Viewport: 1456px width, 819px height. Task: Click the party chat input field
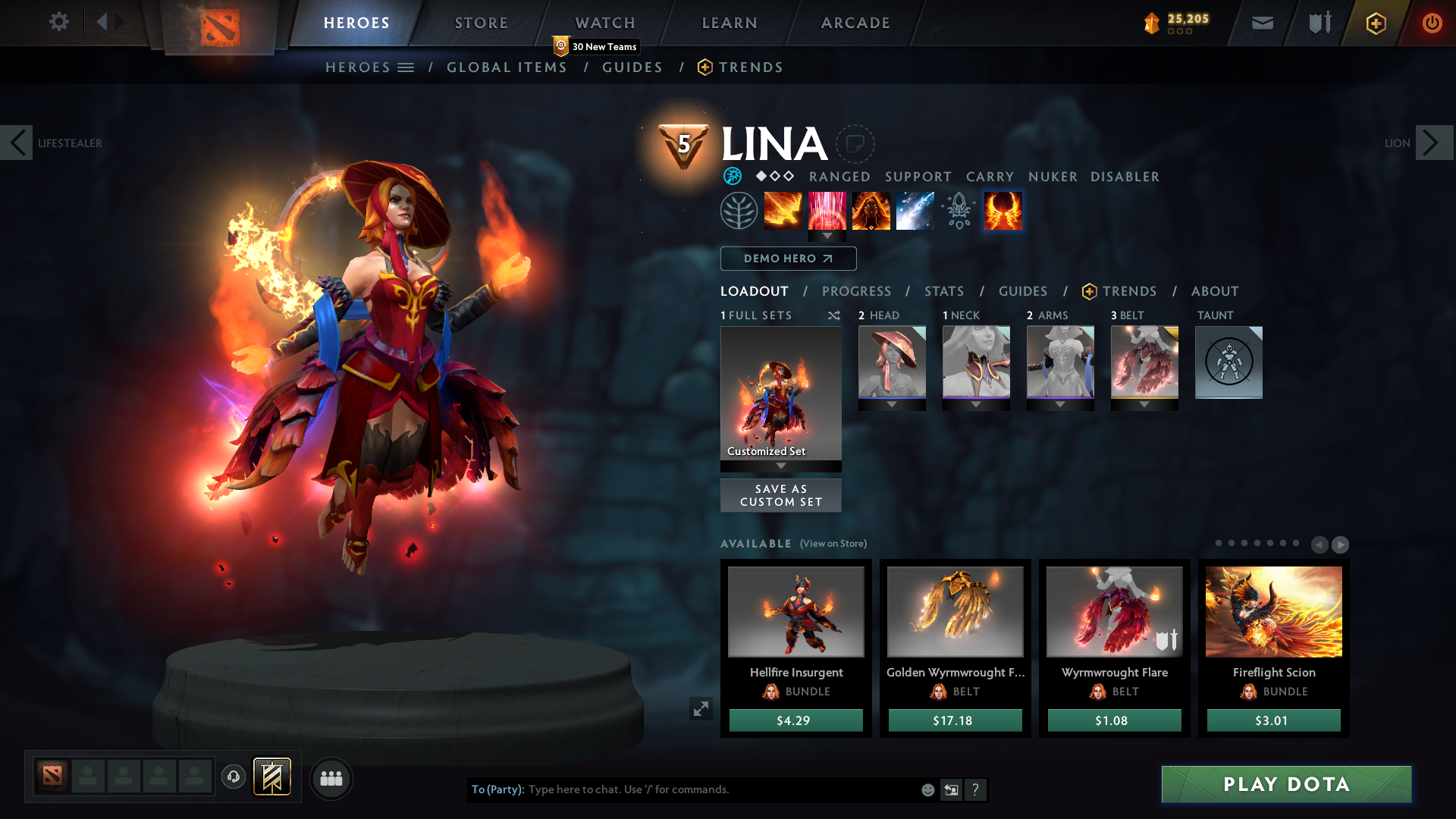coord(720,789)
